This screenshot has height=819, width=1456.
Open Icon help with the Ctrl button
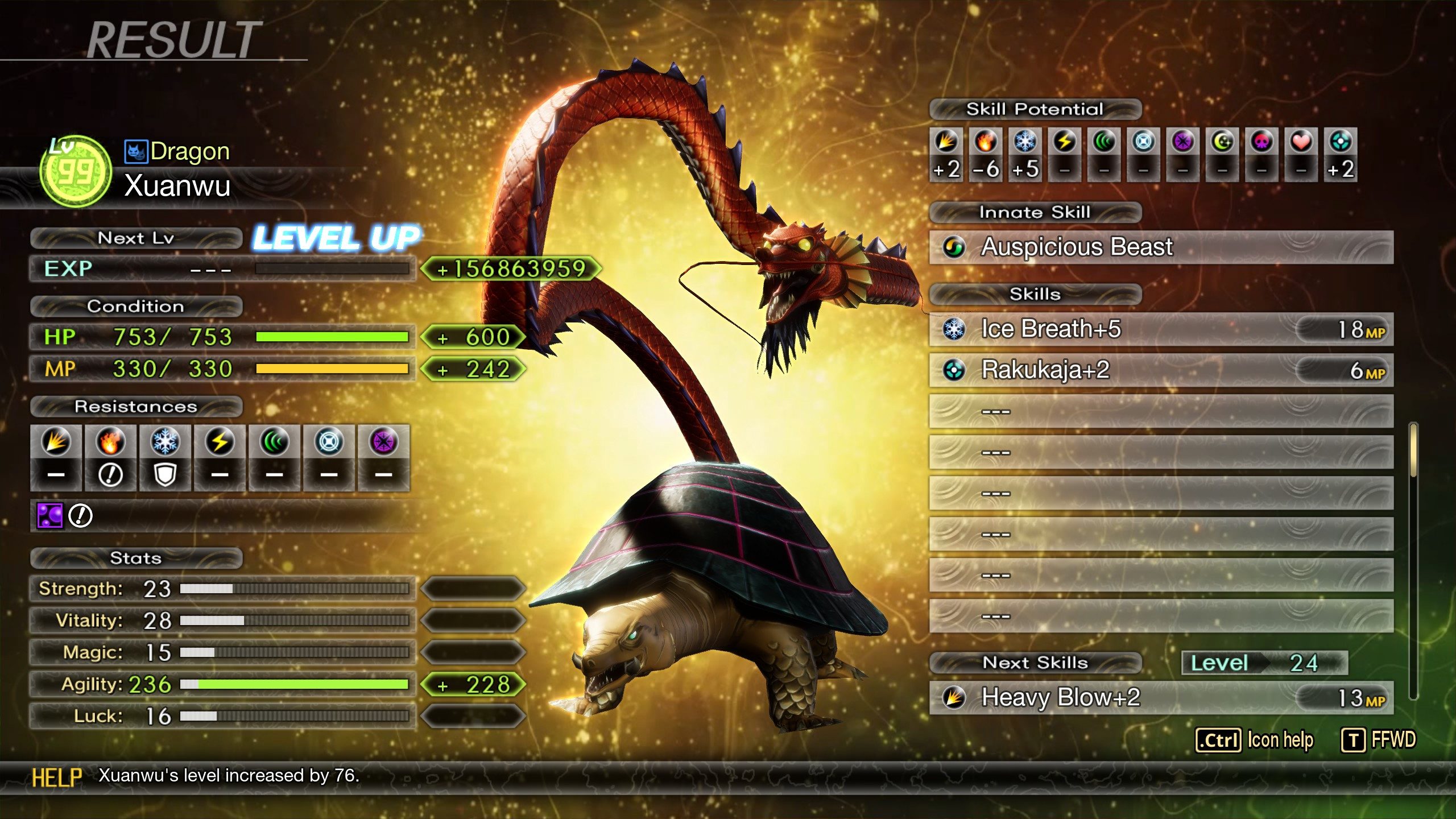click(x=1217, y=741)
